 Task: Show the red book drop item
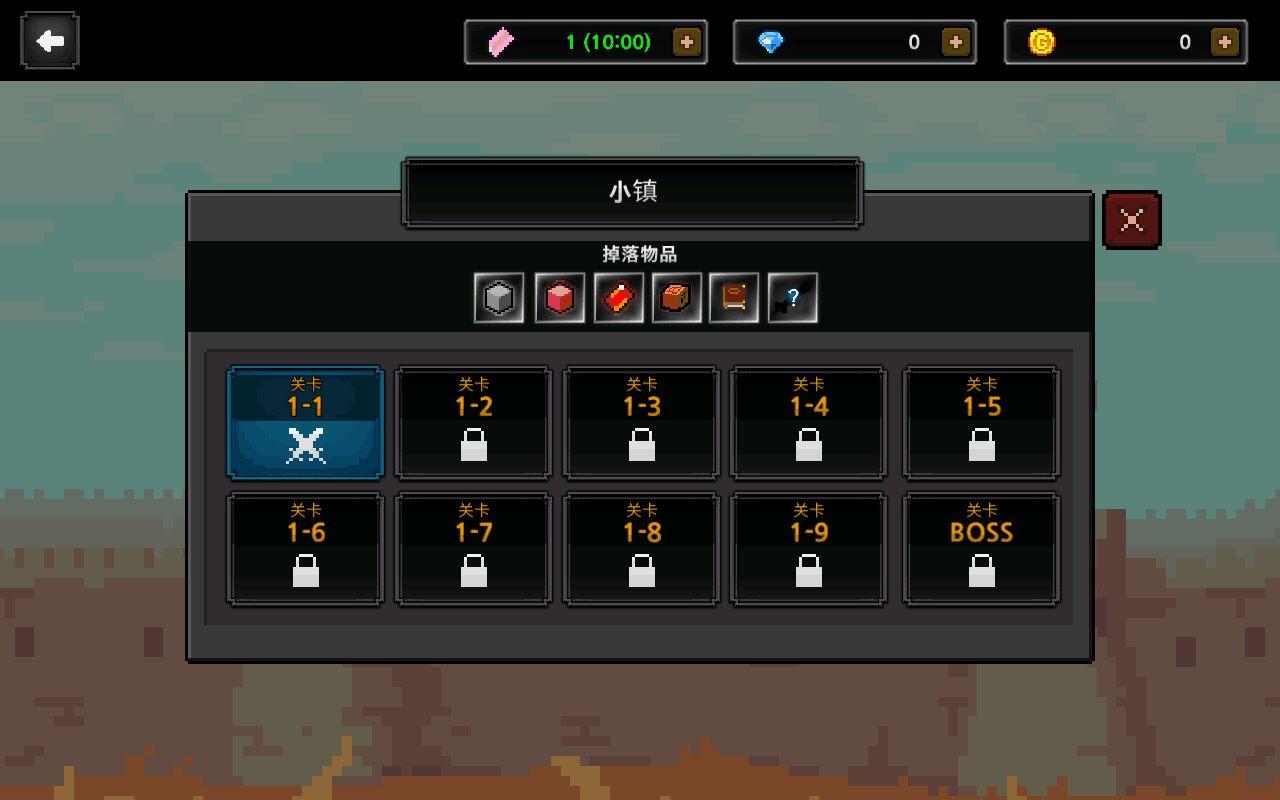734,298
